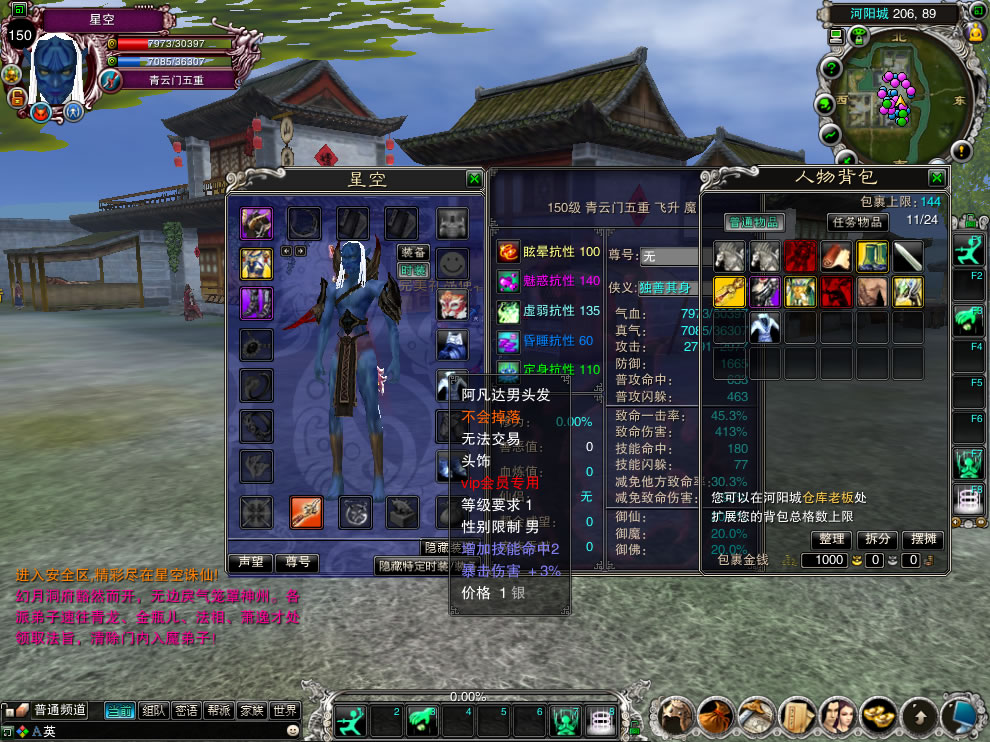The width and height of the screenshot is (990, 742).
Task: Select the fox mask fashion slot
Action: point(452,304)
